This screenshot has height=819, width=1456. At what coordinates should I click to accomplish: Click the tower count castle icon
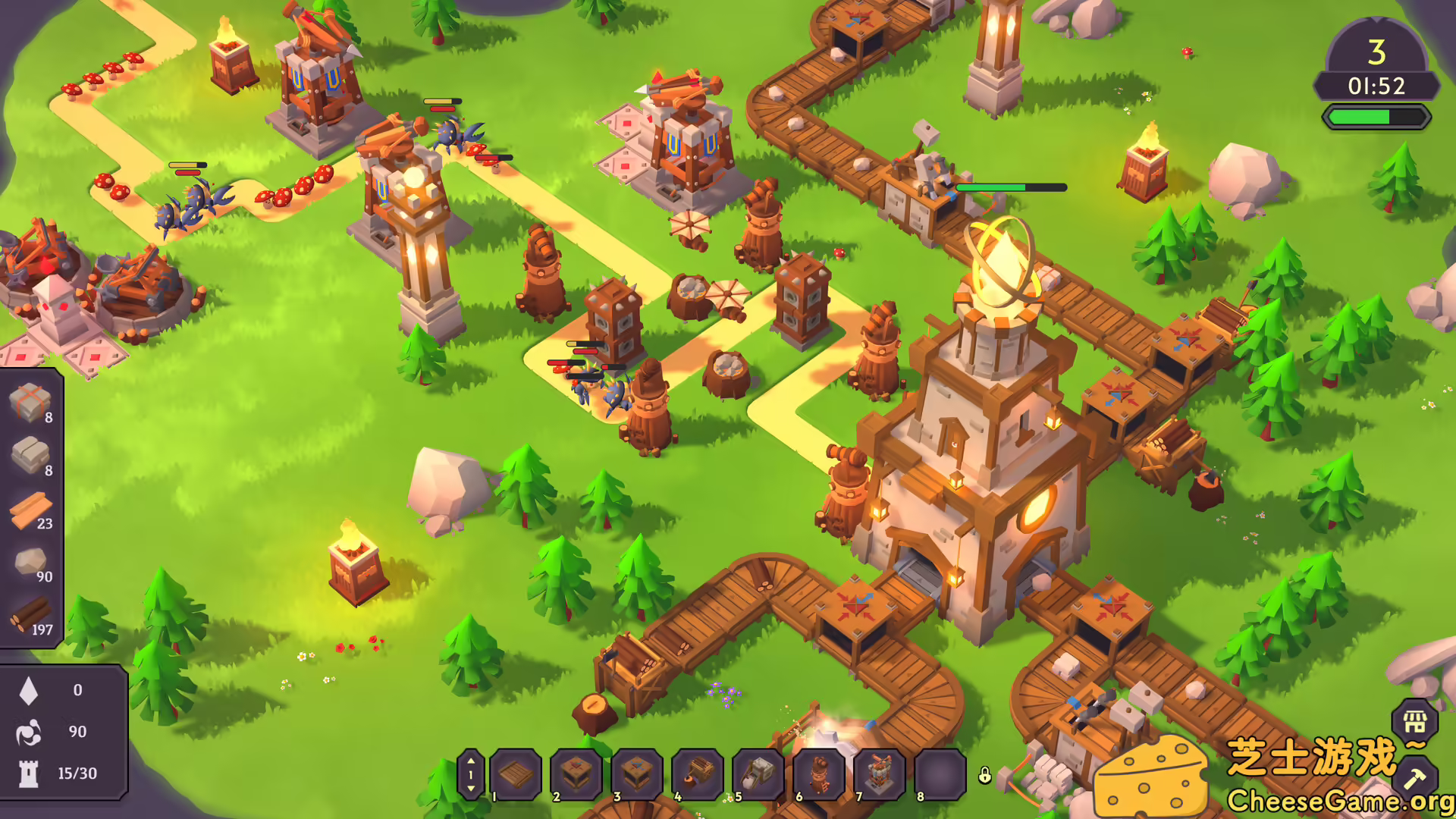(x=28, y=773)
